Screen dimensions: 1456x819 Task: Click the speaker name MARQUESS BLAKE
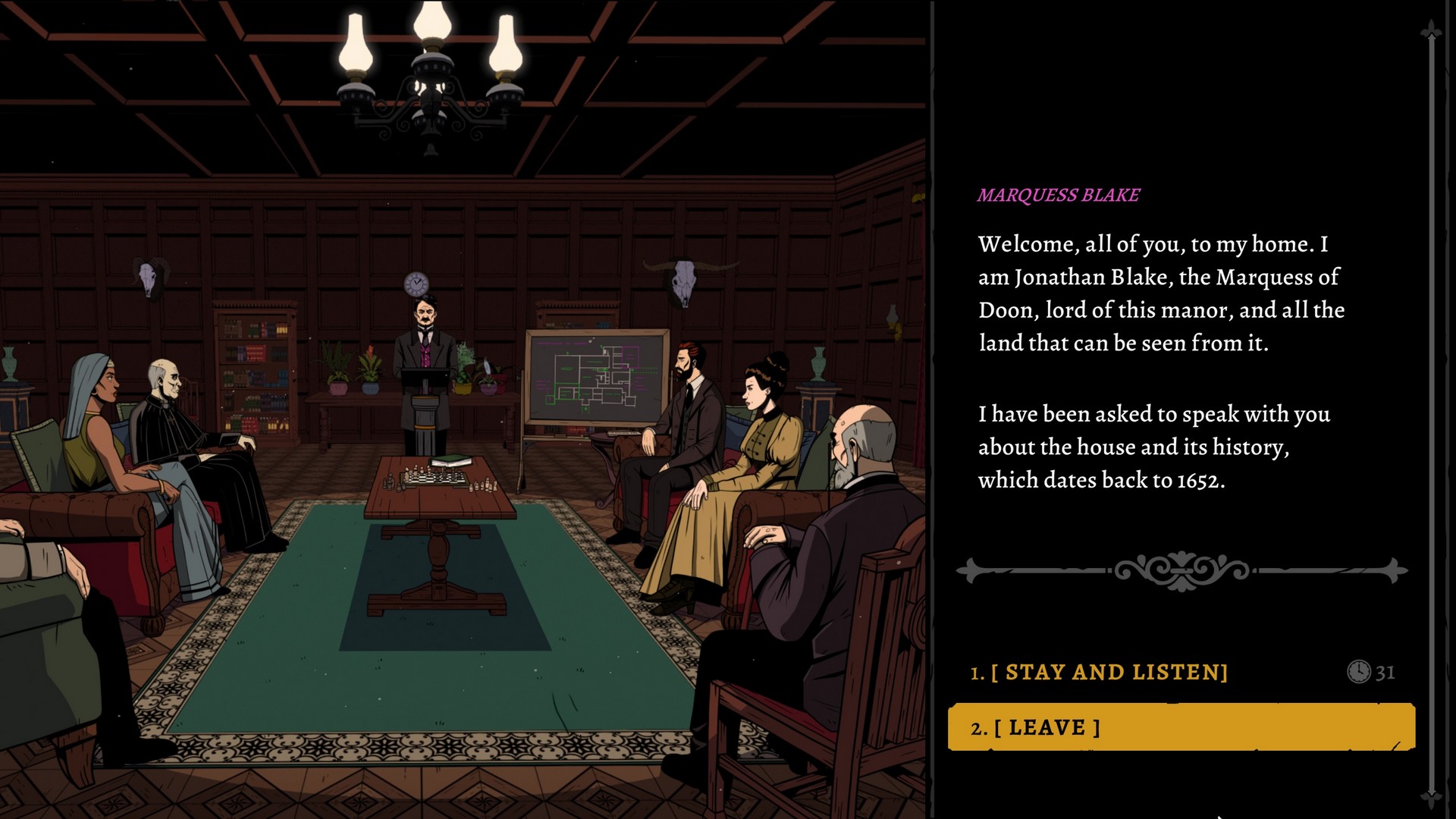[x=1057, y=193]
